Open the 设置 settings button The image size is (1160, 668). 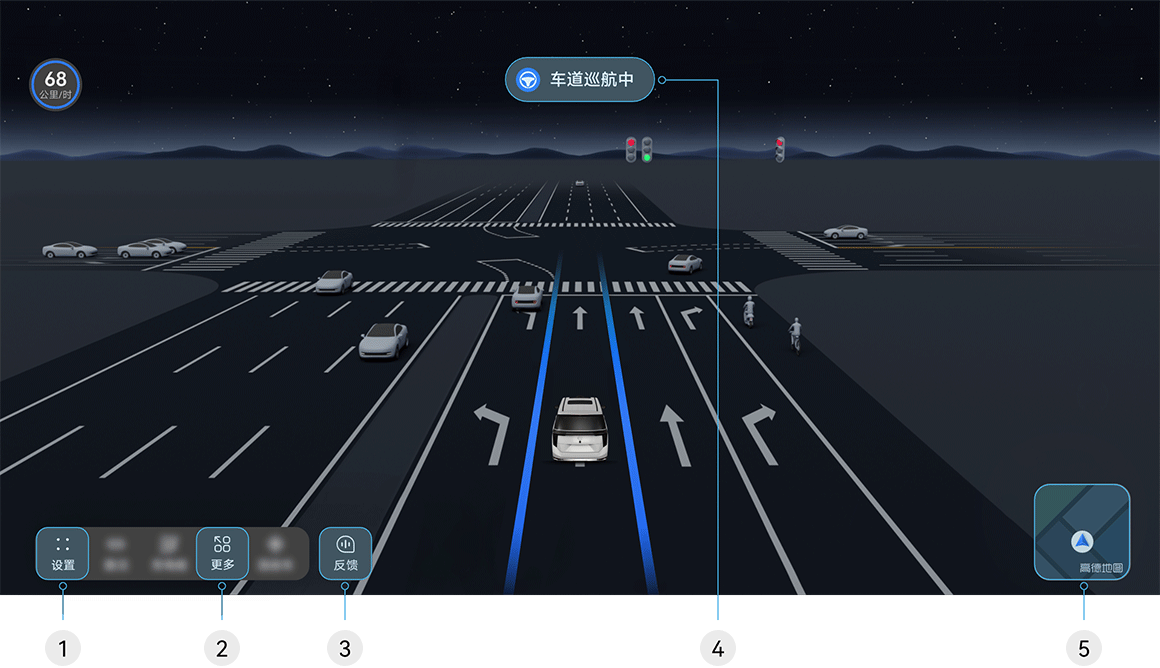coord(62,553)
